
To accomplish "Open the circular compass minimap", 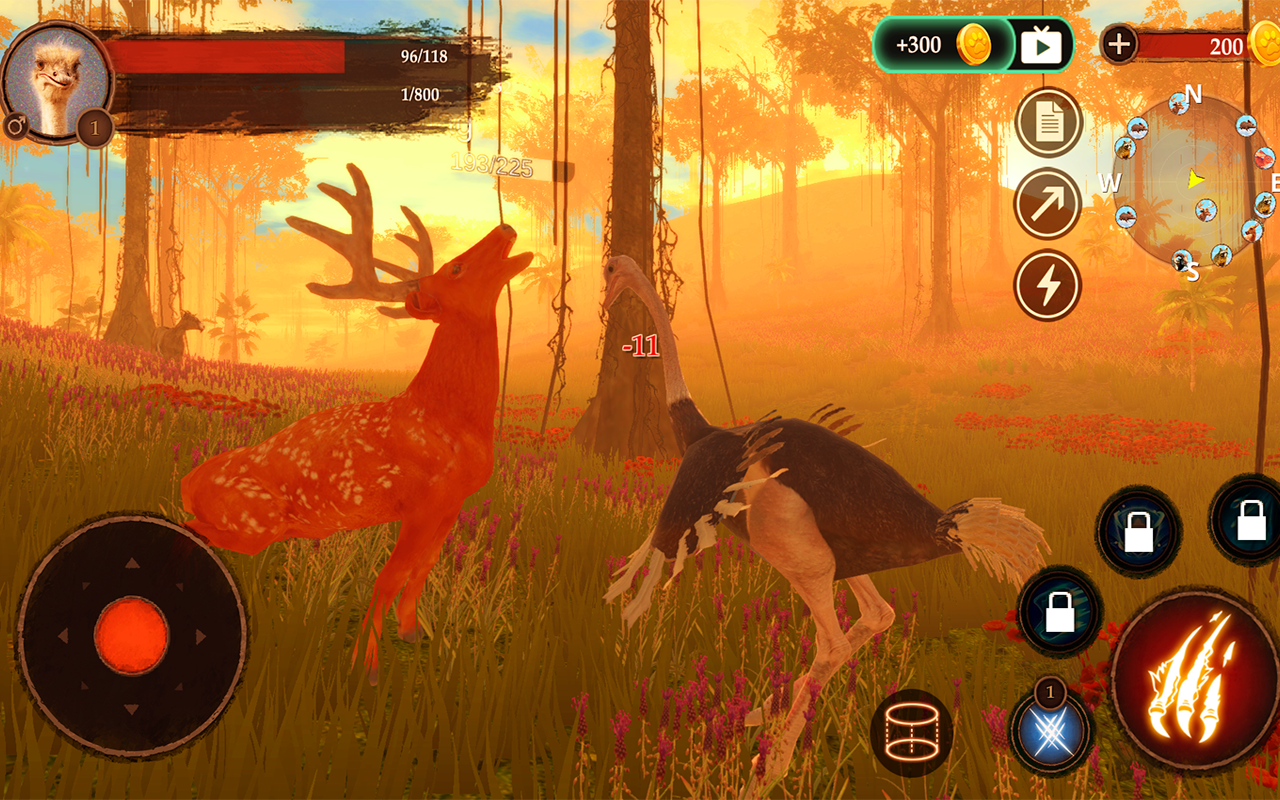I will pos(1192,181).
